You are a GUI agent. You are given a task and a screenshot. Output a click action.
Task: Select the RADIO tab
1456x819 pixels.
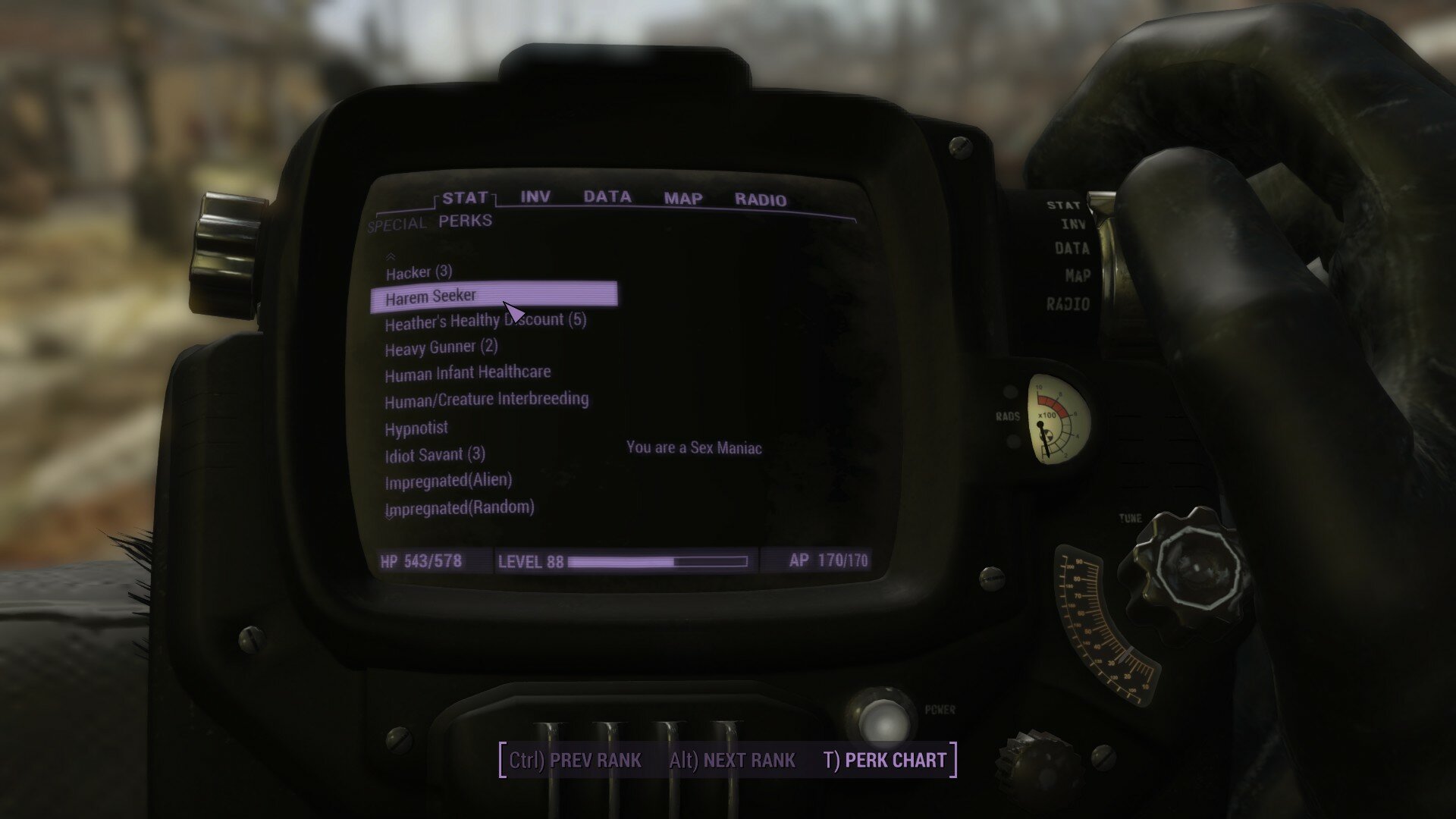click(x=761, y=200)
